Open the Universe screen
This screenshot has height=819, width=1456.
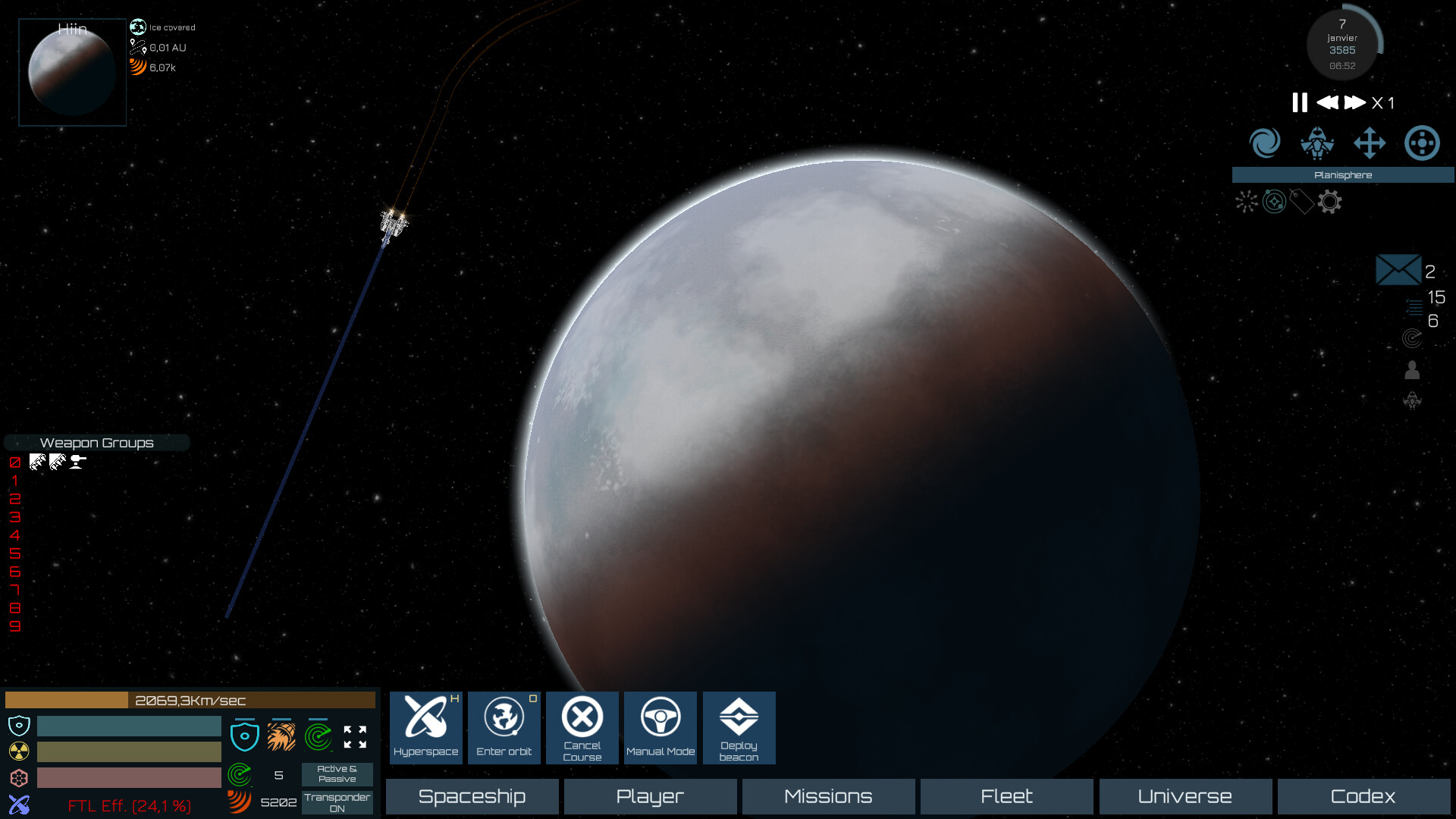click(x=1185, y=796)
